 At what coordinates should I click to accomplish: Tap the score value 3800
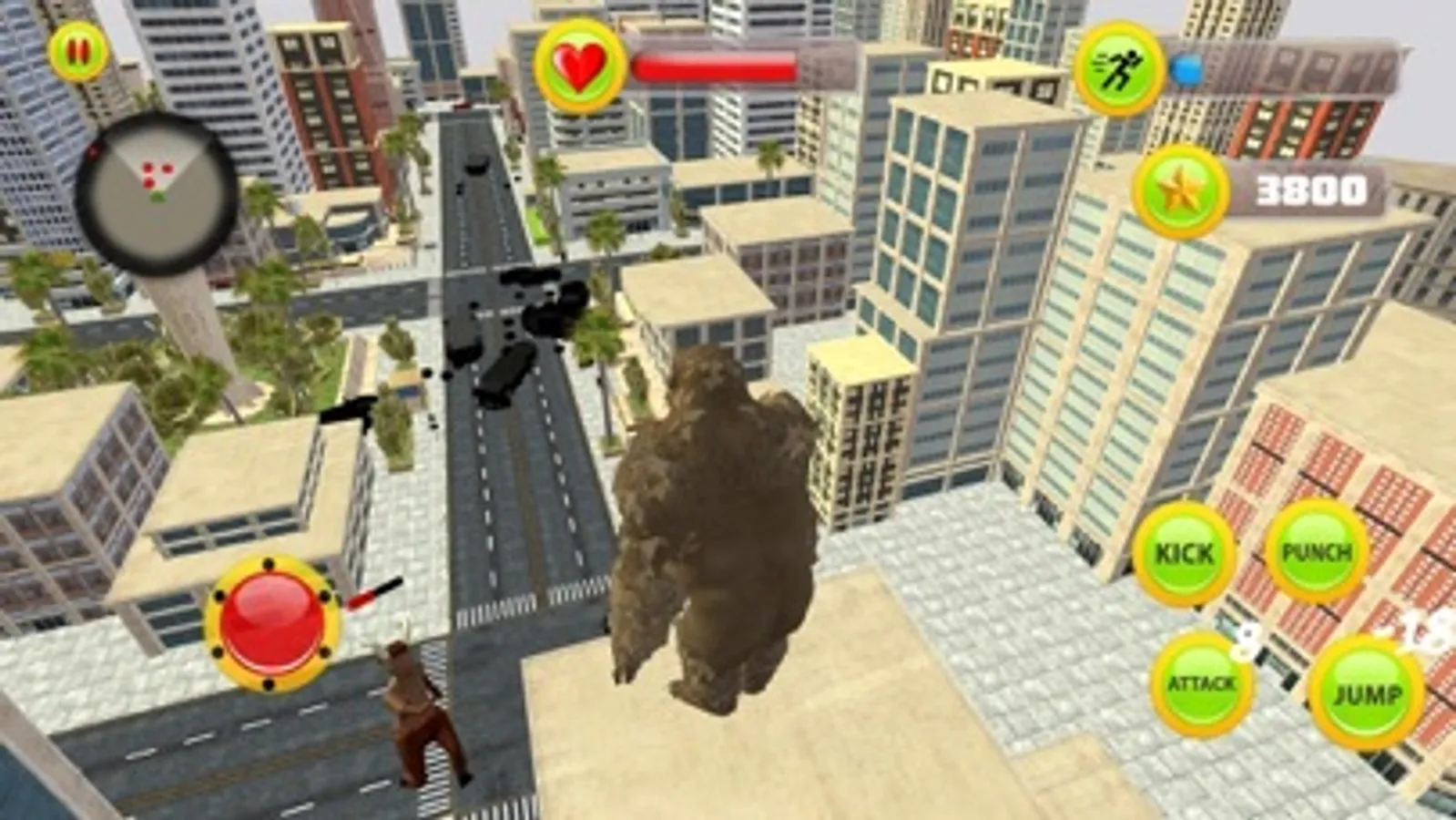click(x=1311, y=190)
